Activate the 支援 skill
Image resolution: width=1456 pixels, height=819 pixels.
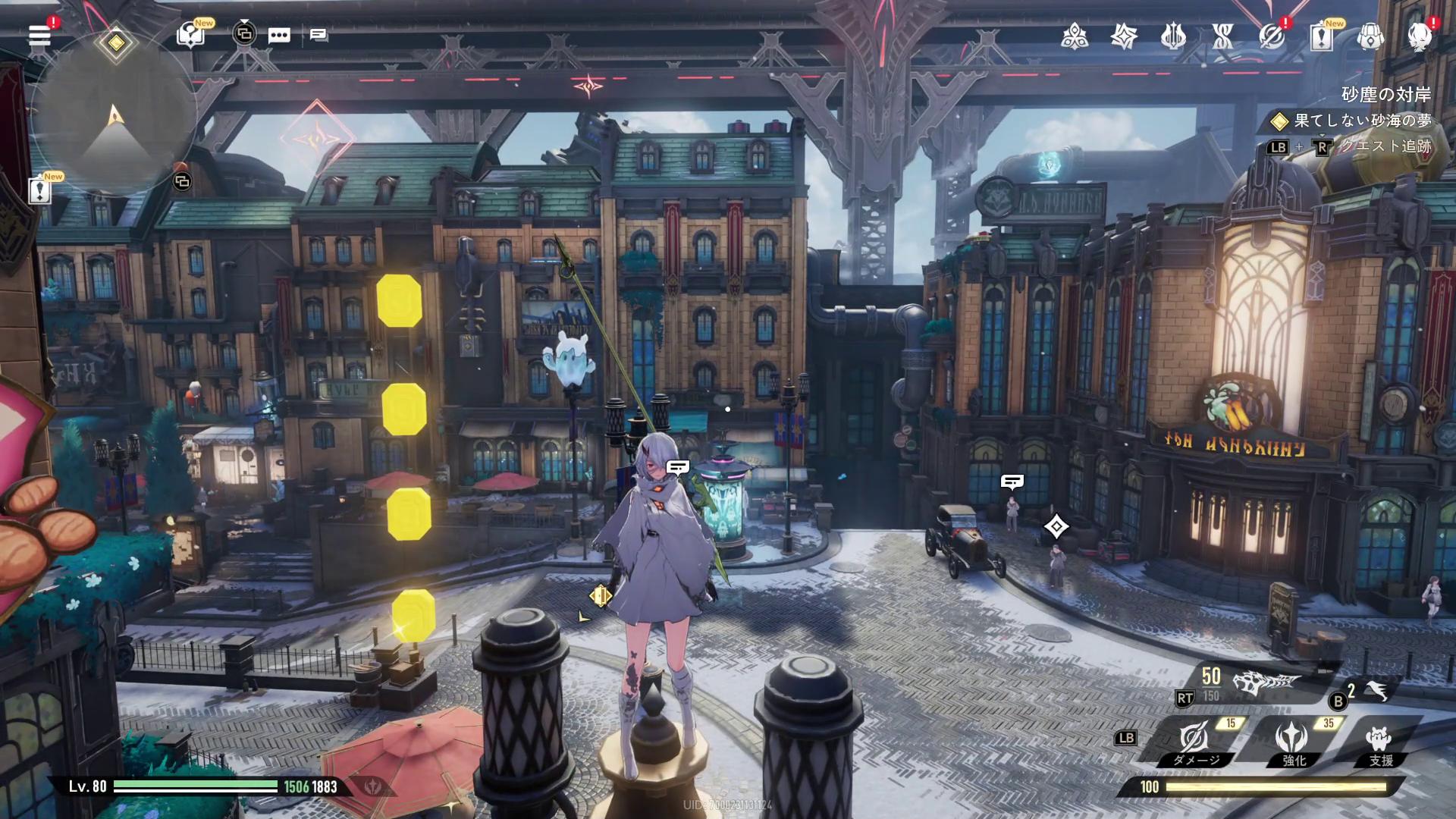tap(1379, 741)
